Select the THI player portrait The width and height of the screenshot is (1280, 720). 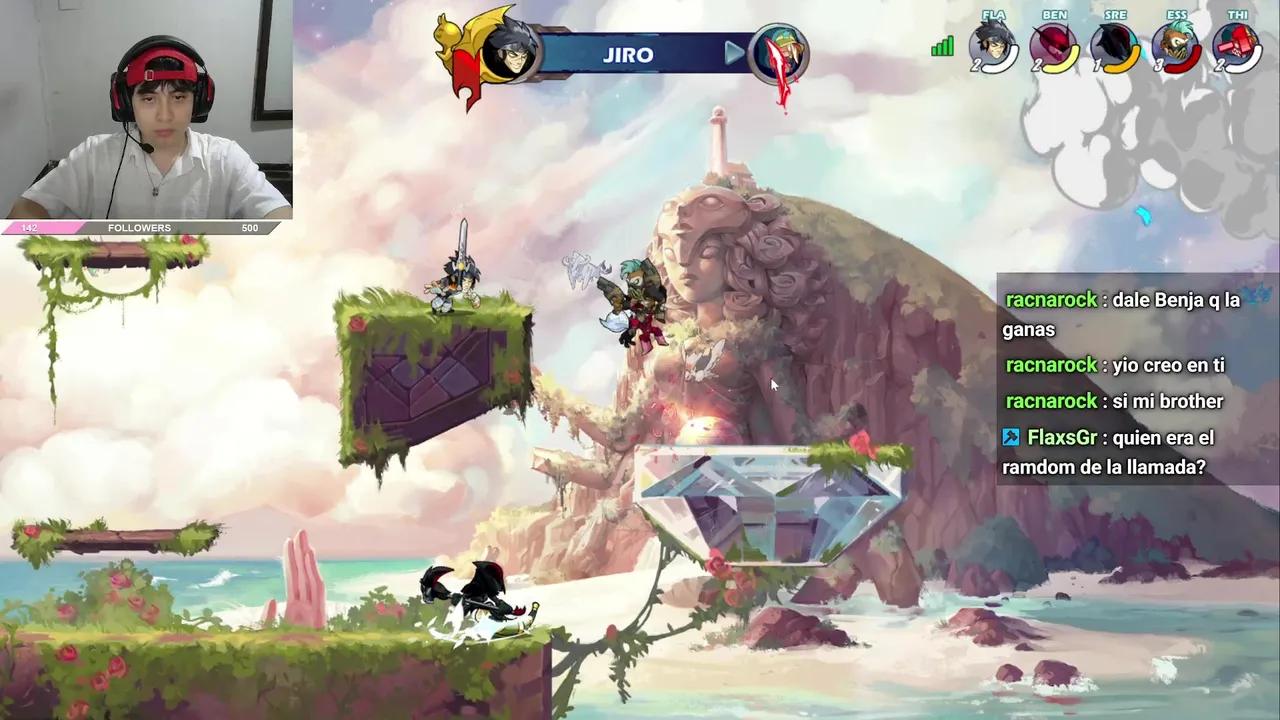coord(1237,45)
